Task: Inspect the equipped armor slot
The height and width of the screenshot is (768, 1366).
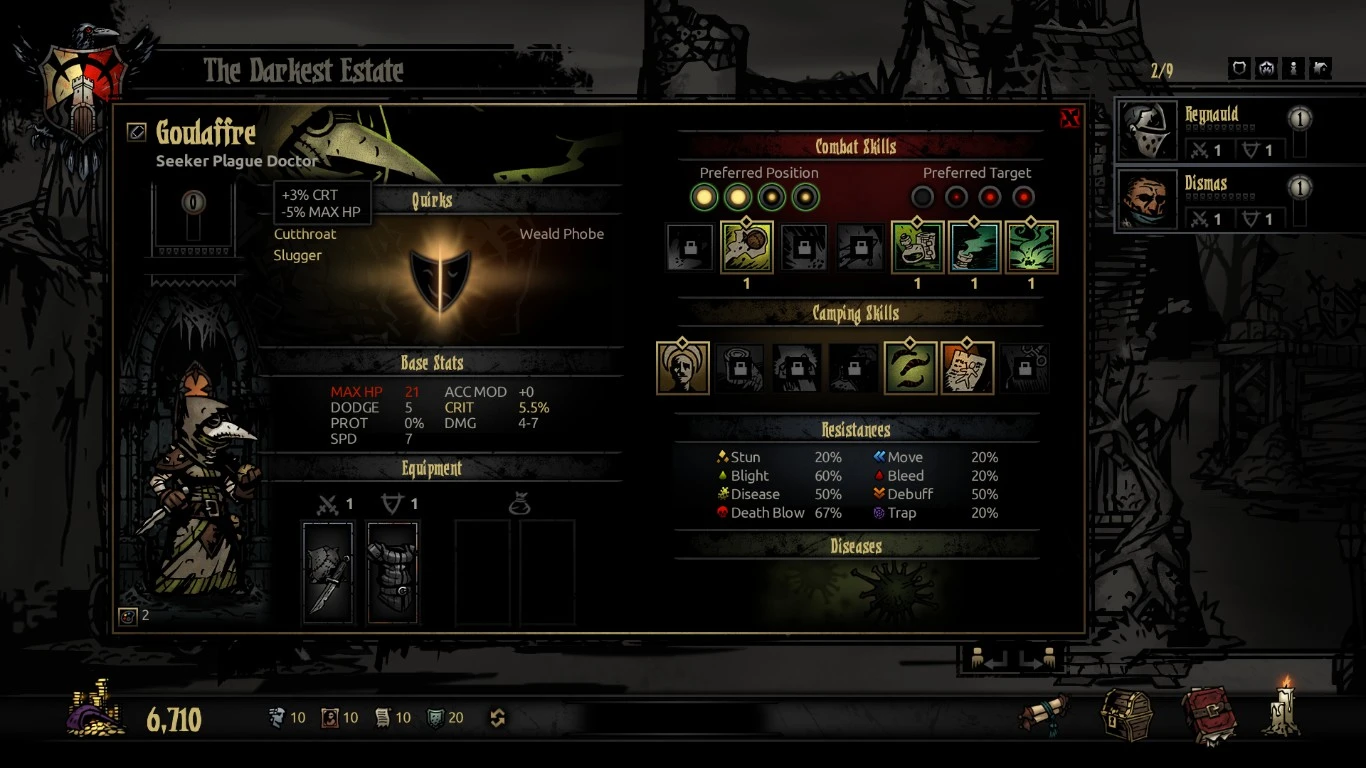Action: pyautogui.click(x=392, y=573)
